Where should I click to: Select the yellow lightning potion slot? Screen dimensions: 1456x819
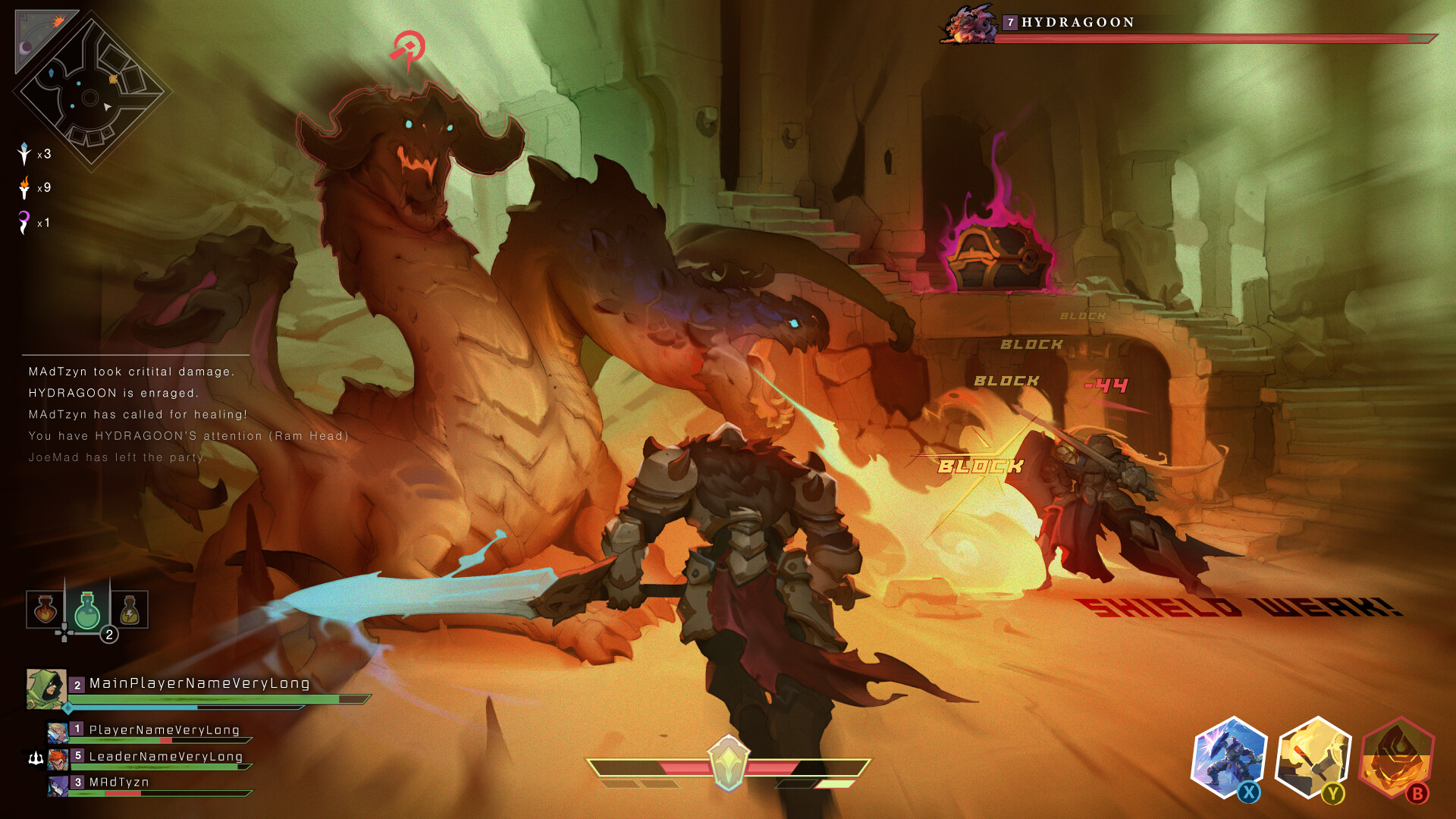[130, 610]
